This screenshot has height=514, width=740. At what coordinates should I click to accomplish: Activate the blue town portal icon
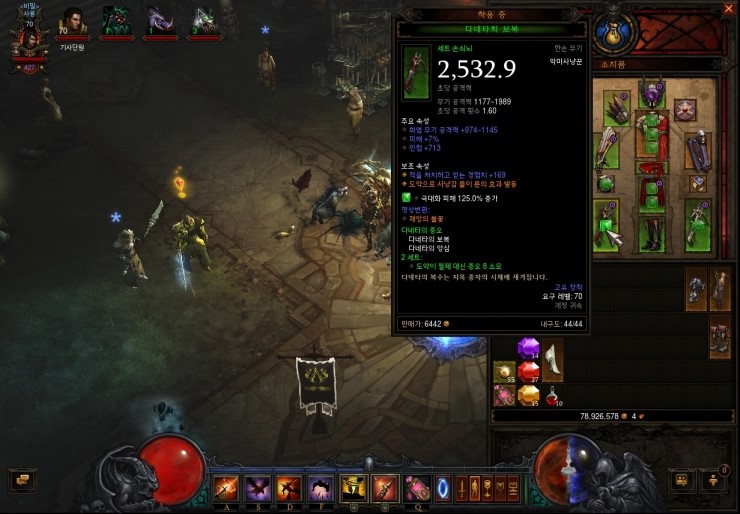click(x=443, y=489)
